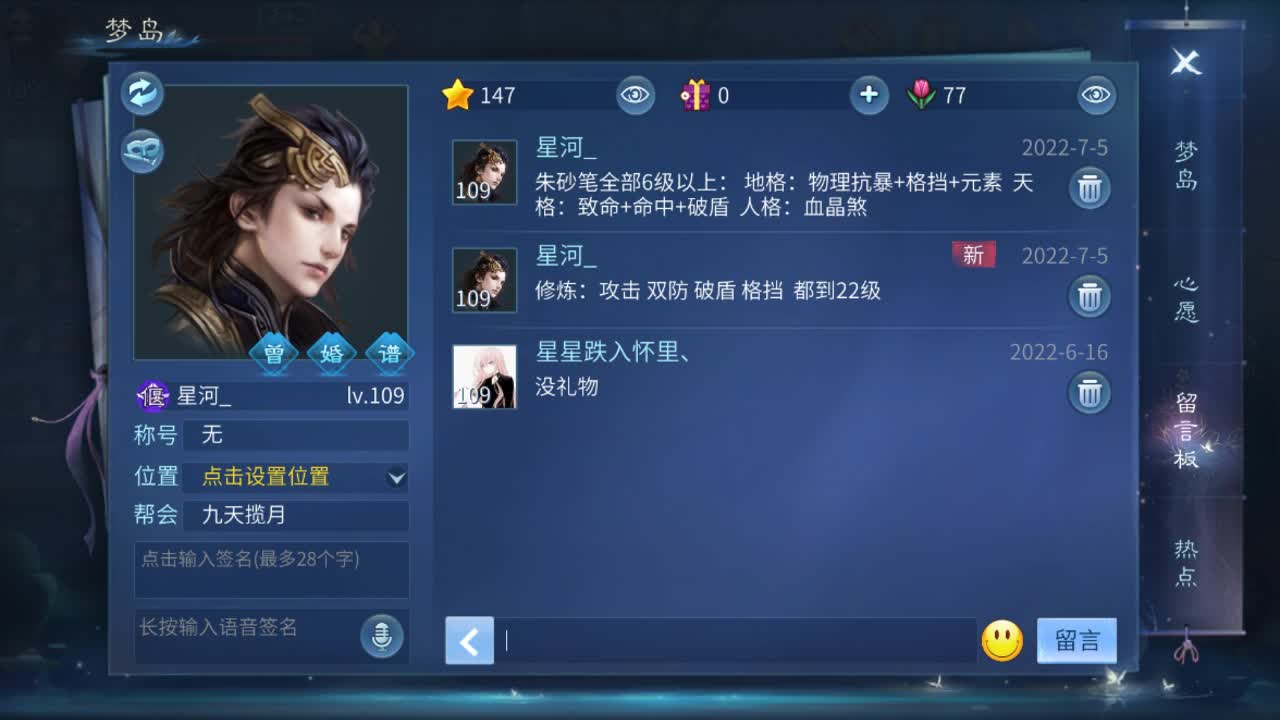Click the refresh avatar icon
The height and width of the screenshot is (720, 1280).
click(x=142, y=92)
